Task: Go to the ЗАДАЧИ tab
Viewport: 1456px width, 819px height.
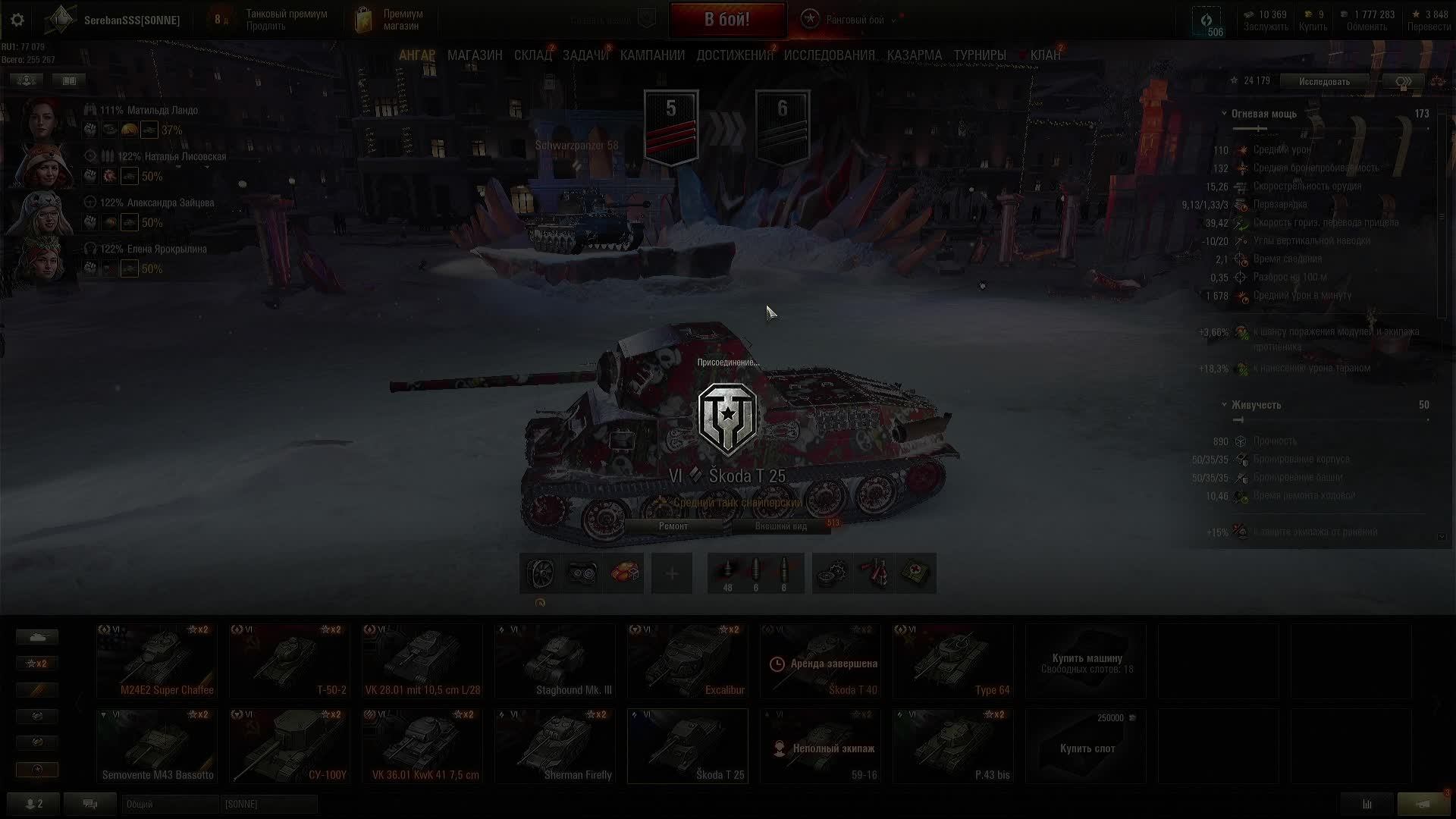Action: [585, 55]
